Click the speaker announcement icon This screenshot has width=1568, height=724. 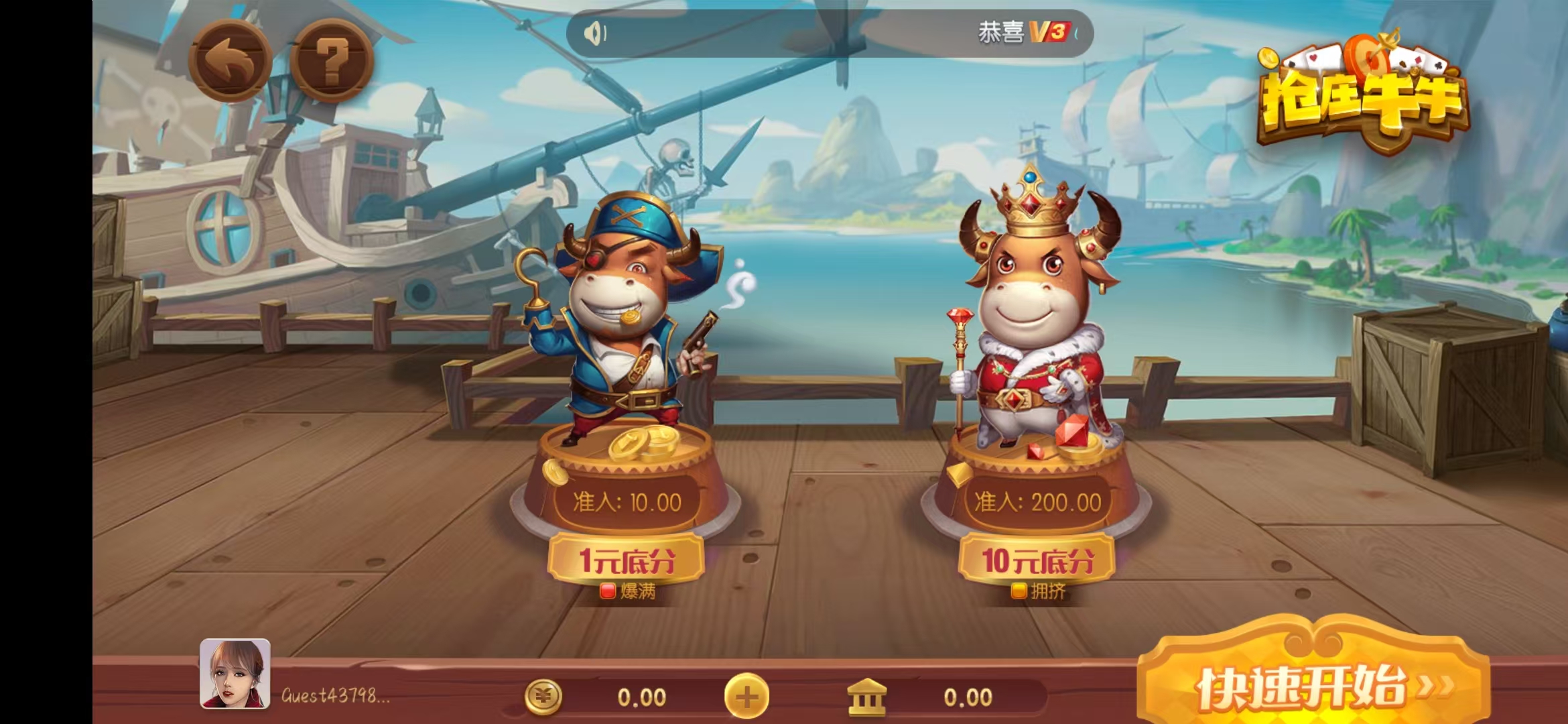click(x=594, y=33)
